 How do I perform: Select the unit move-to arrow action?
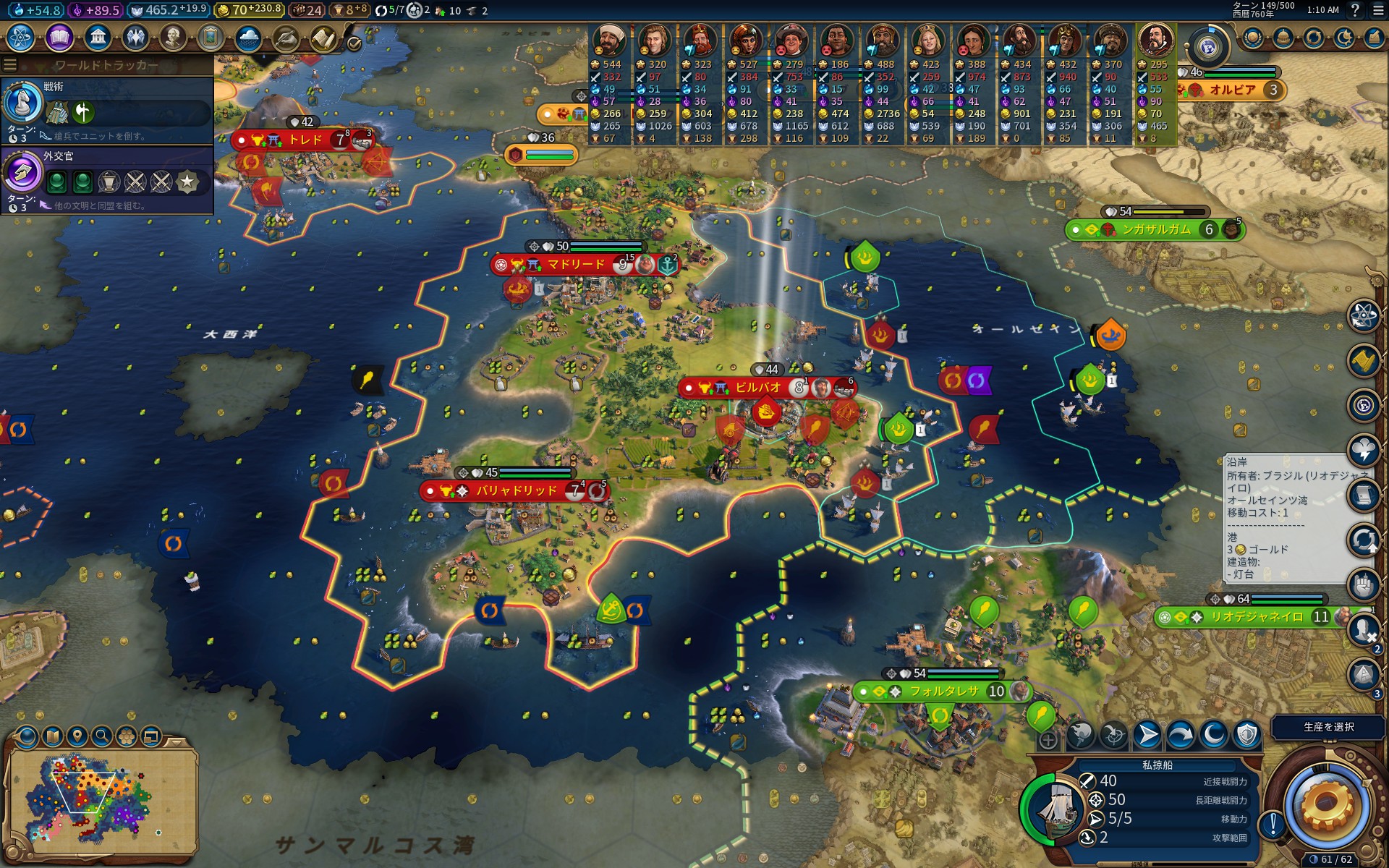[x=1146, y=736]
